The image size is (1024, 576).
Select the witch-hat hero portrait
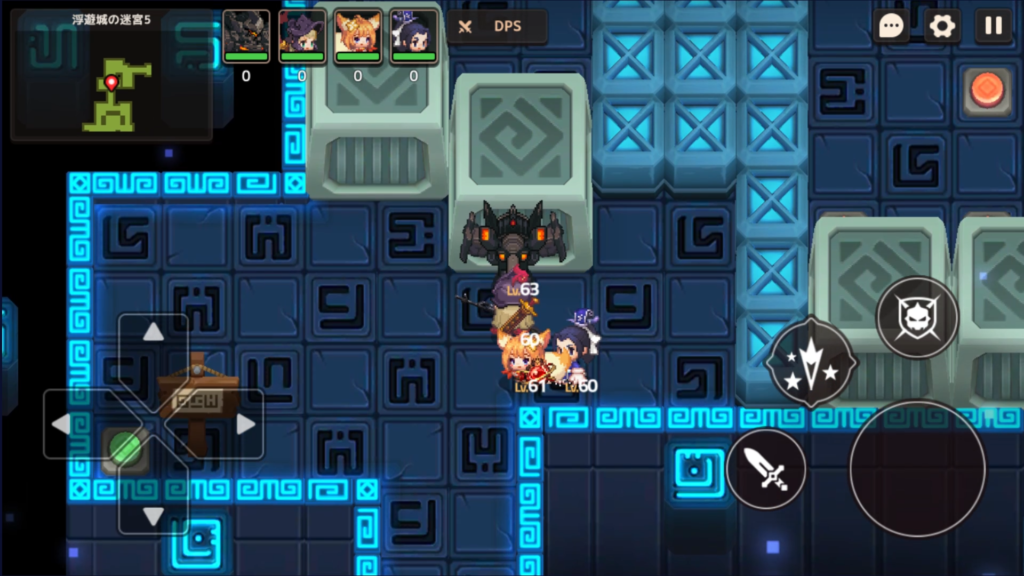[302, 36]
